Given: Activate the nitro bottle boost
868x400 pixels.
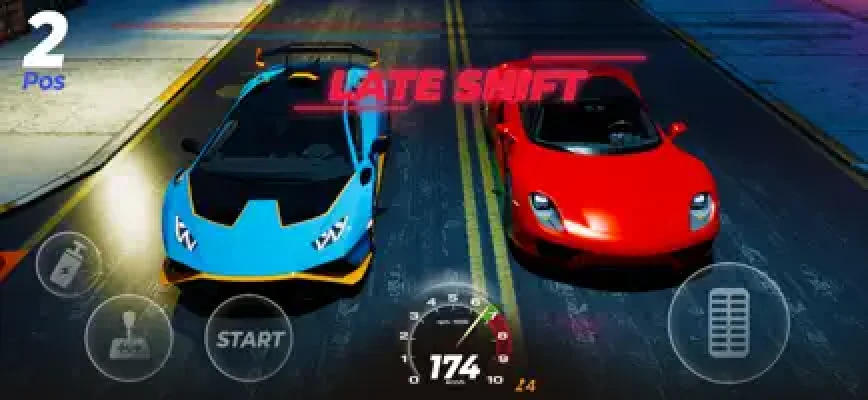Looking at the screenshot, I should click(68, 265).
